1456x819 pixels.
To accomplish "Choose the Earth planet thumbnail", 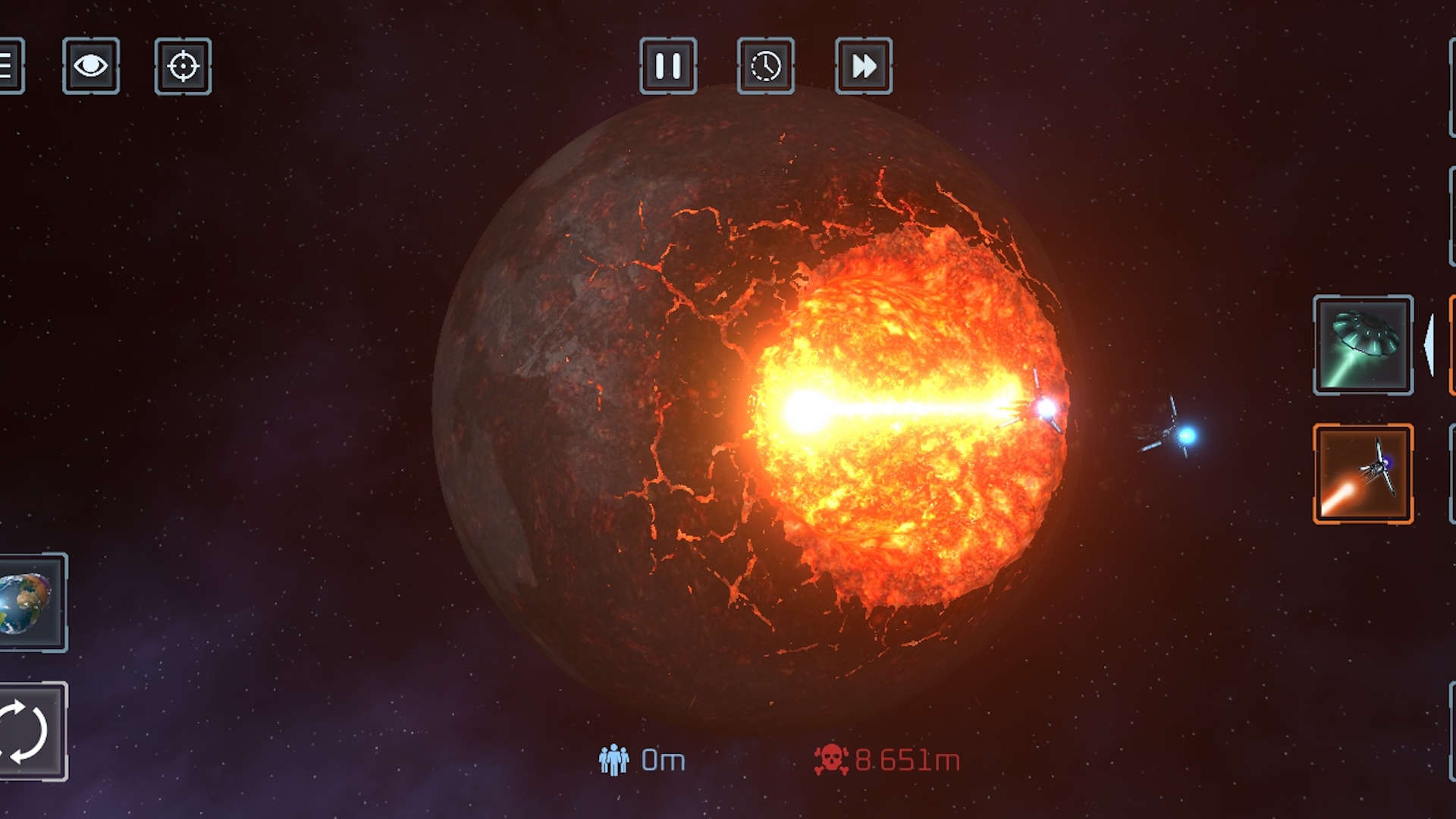I will coord(30,603).
